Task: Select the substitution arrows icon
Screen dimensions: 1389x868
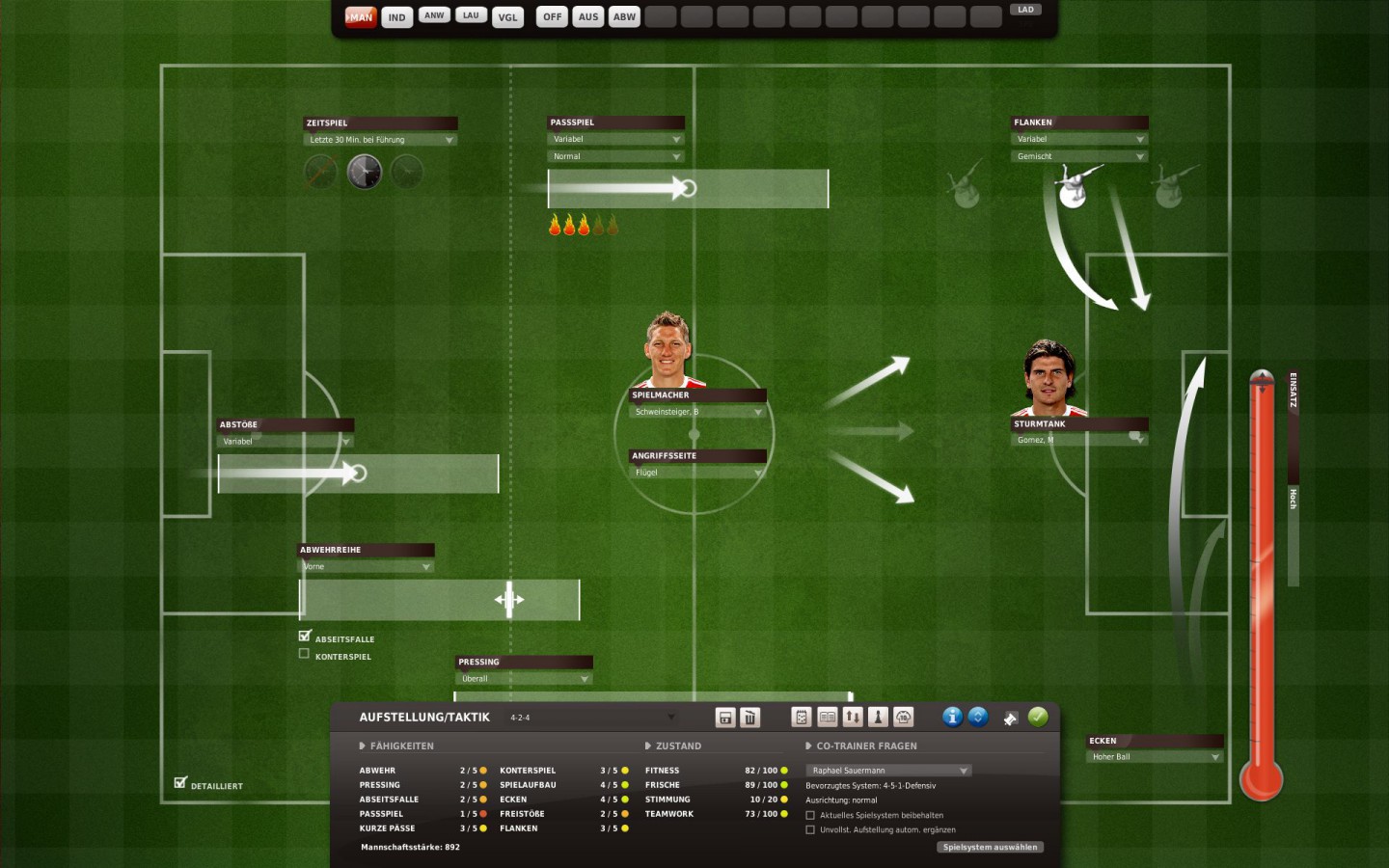Action: tap(853, 718)
